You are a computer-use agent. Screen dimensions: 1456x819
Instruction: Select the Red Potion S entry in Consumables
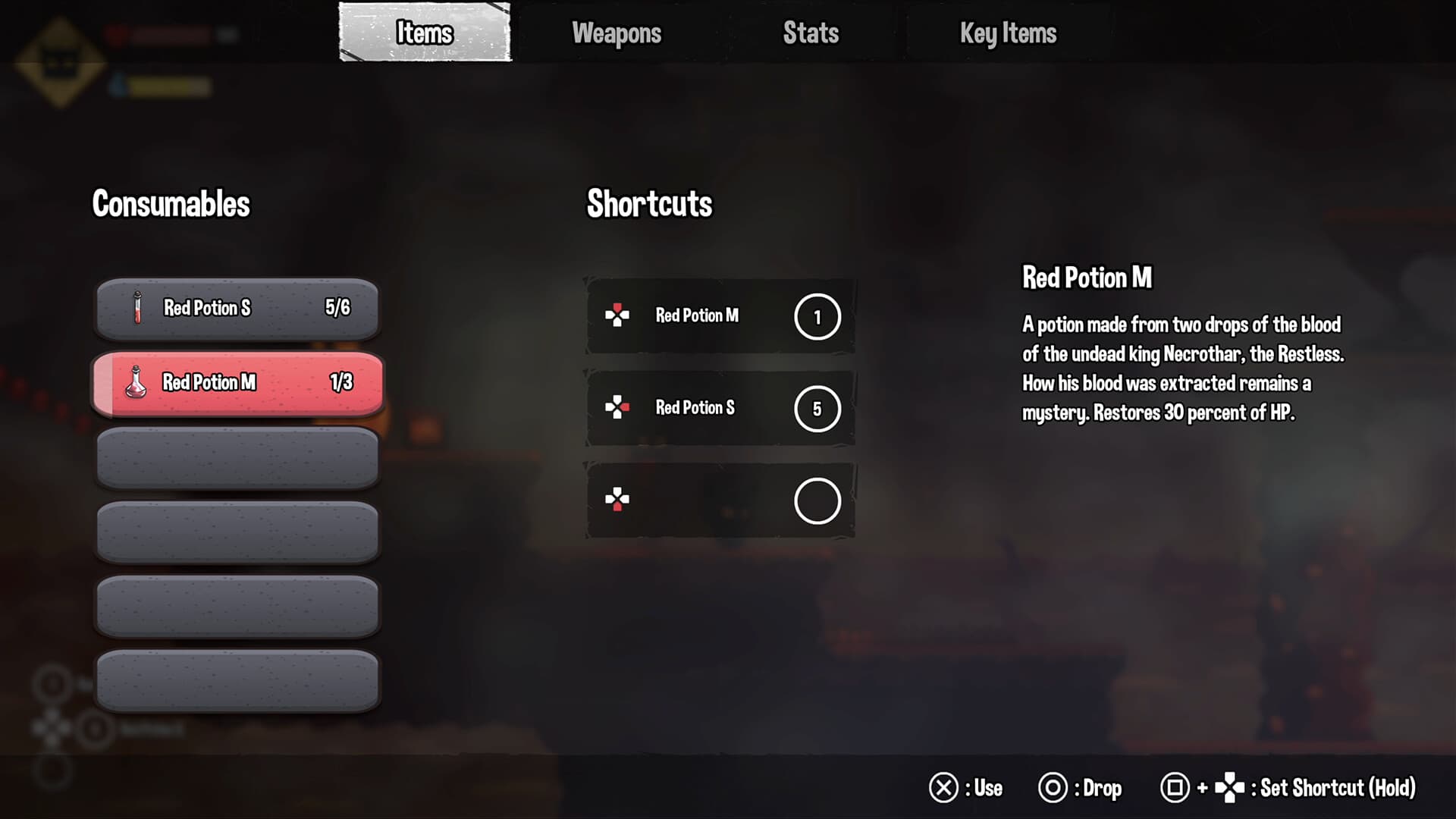click(236, 308)
